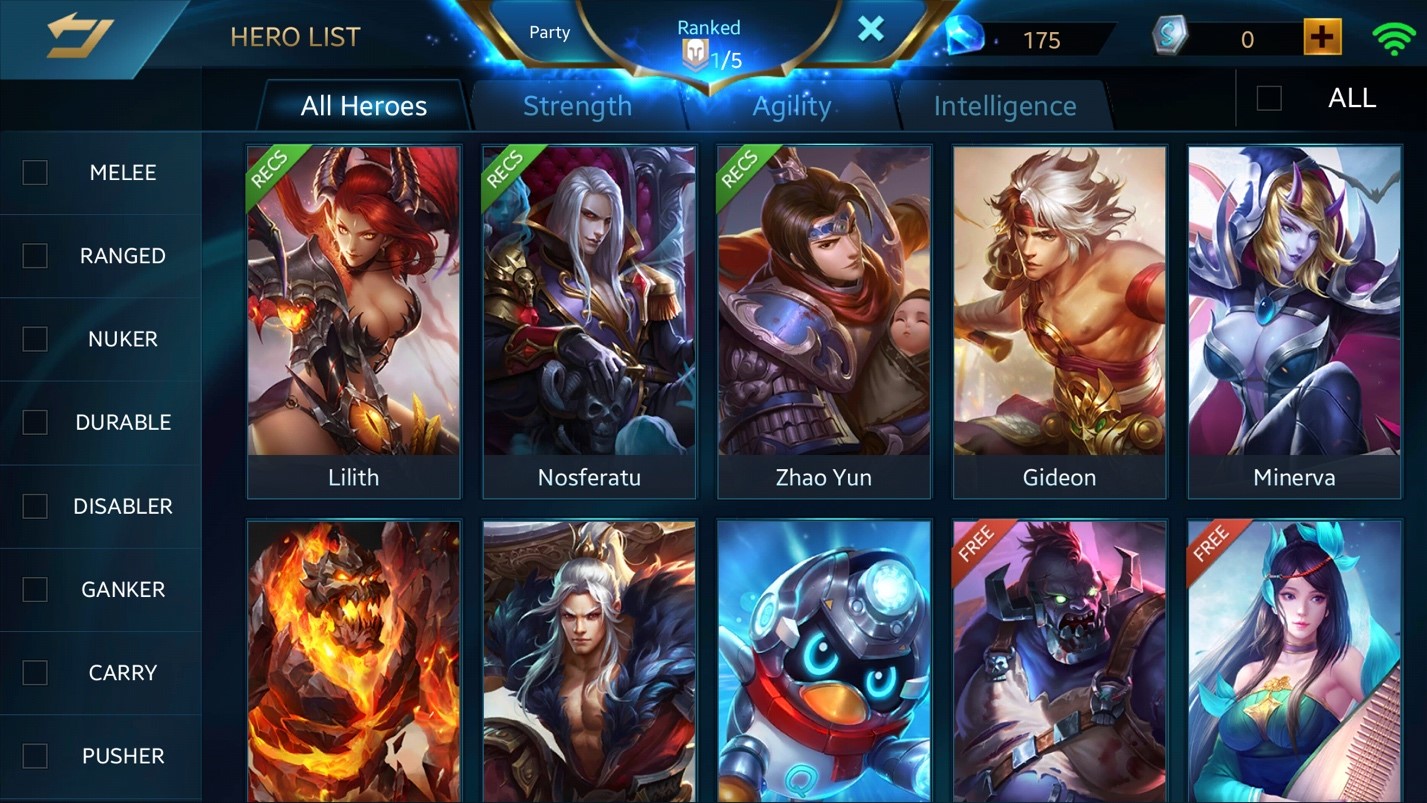Check the GANKER filter
This screenshot has height=803, width=1427.
click(x=35, y=589)
